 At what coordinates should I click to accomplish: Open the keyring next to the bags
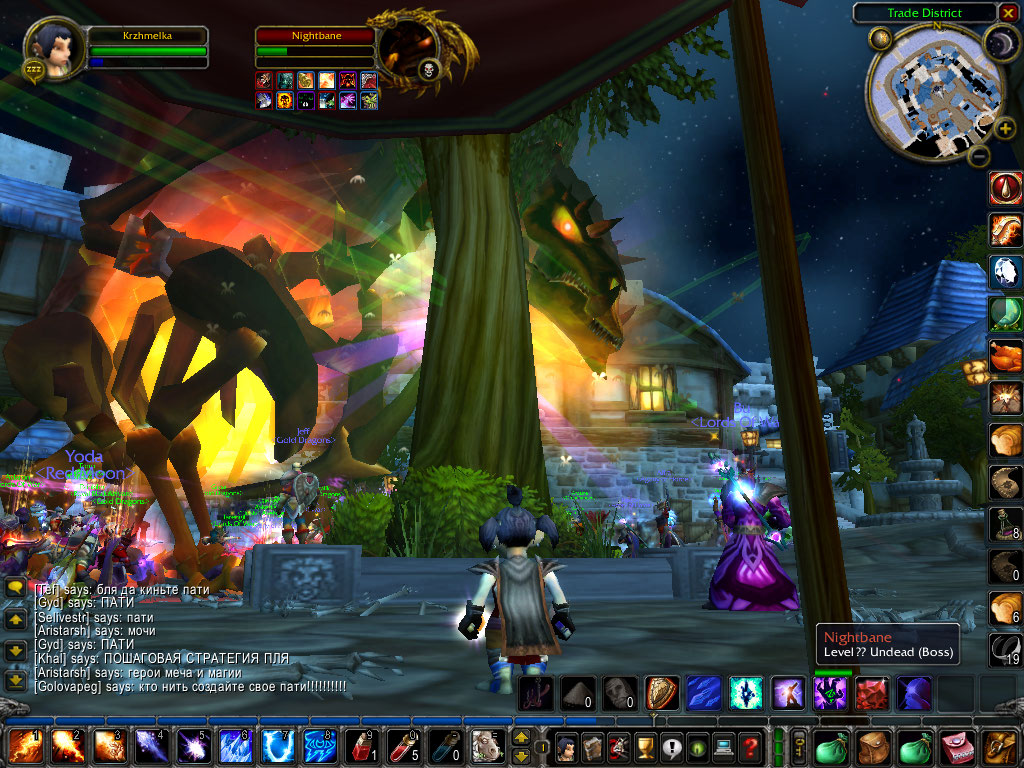[799, 747]
